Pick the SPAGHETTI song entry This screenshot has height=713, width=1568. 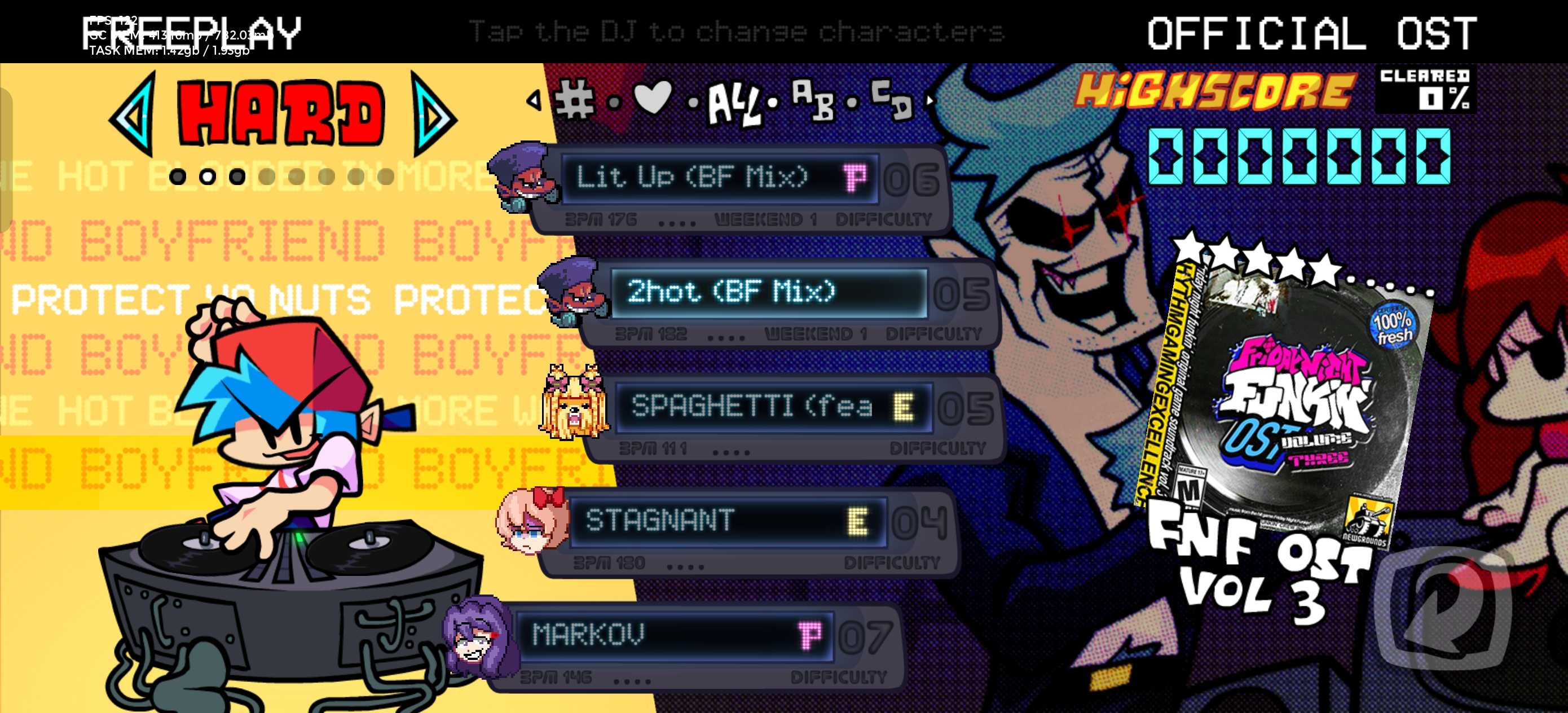tap(773, 407)
